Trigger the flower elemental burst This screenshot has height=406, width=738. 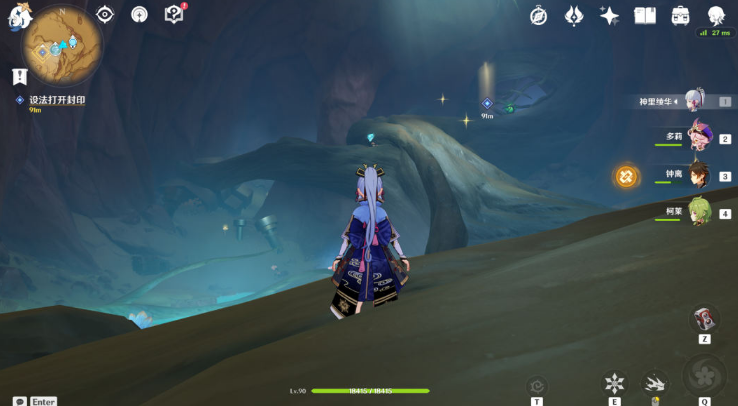coord(705,377)
